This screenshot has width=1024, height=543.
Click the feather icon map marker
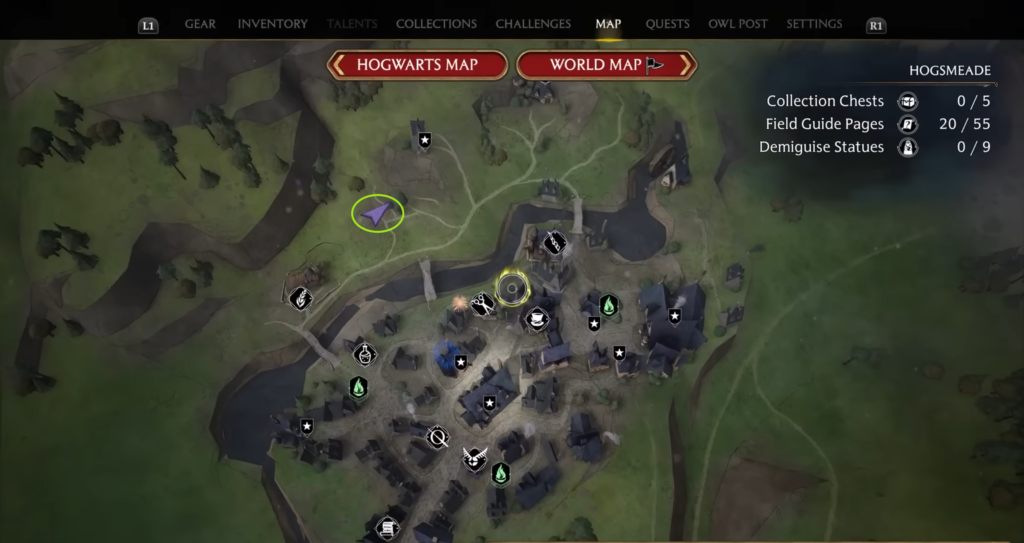(x=300, y=297)
